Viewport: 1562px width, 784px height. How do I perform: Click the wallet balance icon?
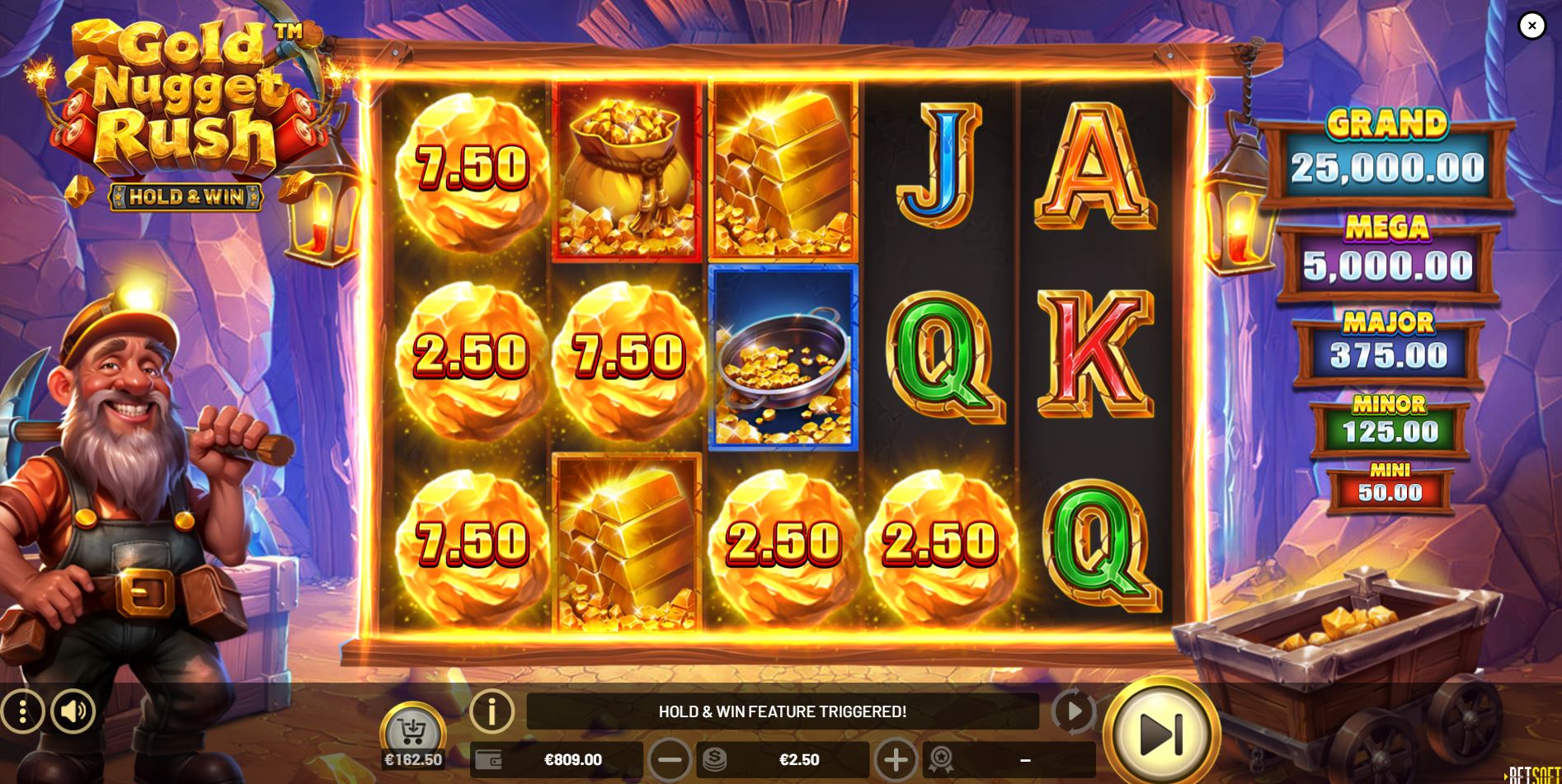click(487, 760)
